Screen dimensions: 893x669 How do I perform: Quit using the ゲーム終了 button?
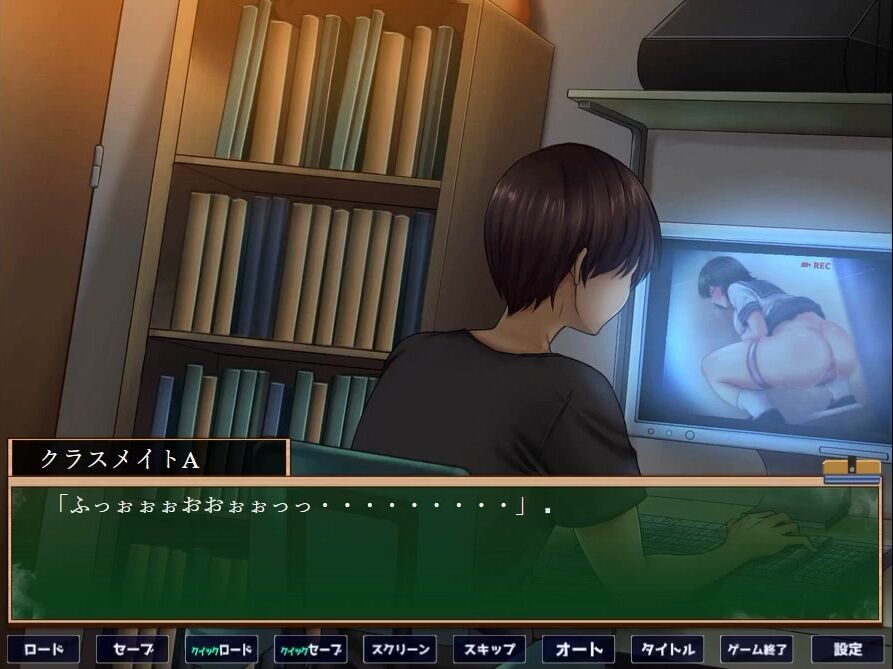(x=756, y=649)
